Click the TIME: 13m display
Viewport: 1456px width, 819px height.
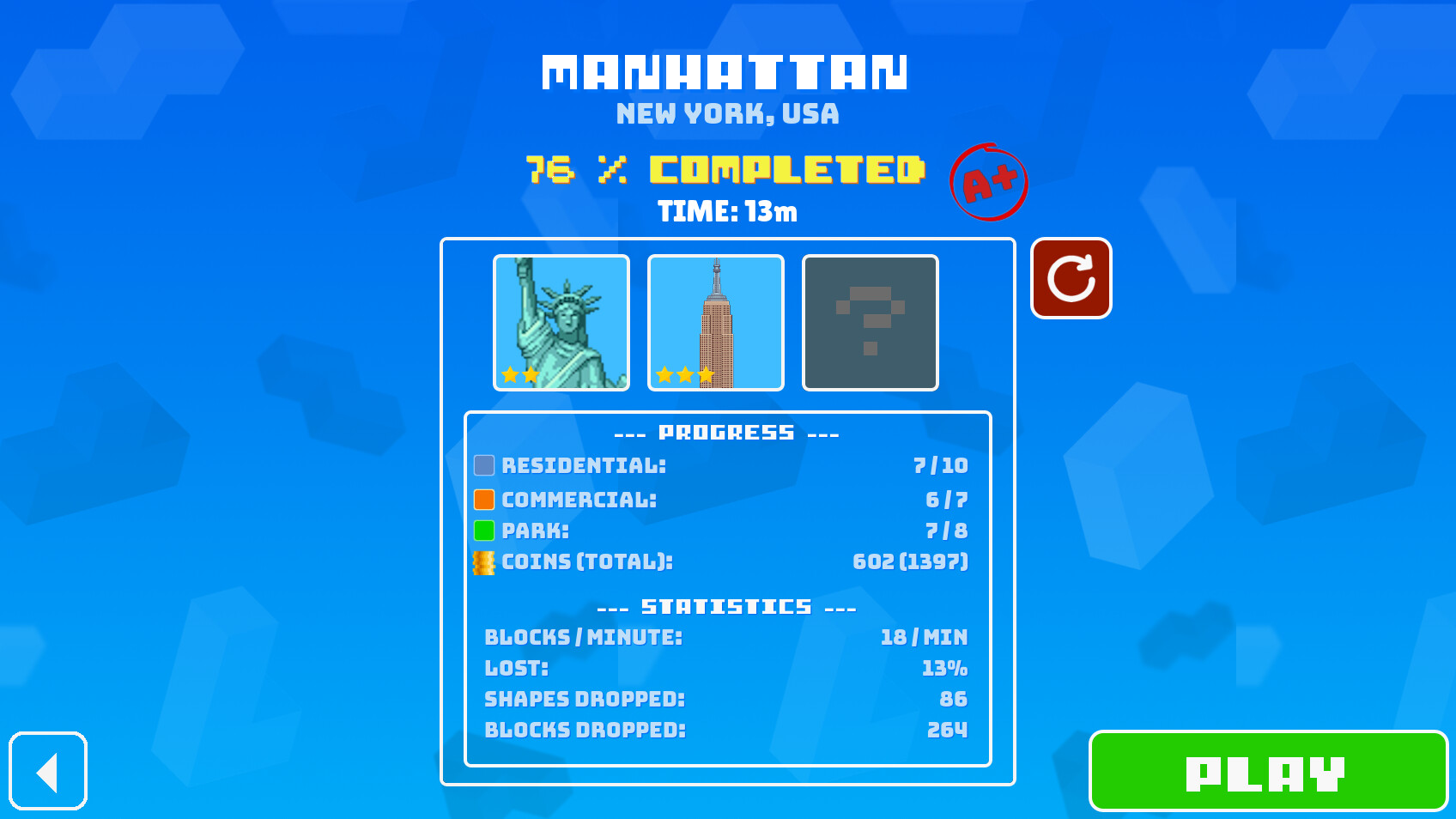[727, 212]
